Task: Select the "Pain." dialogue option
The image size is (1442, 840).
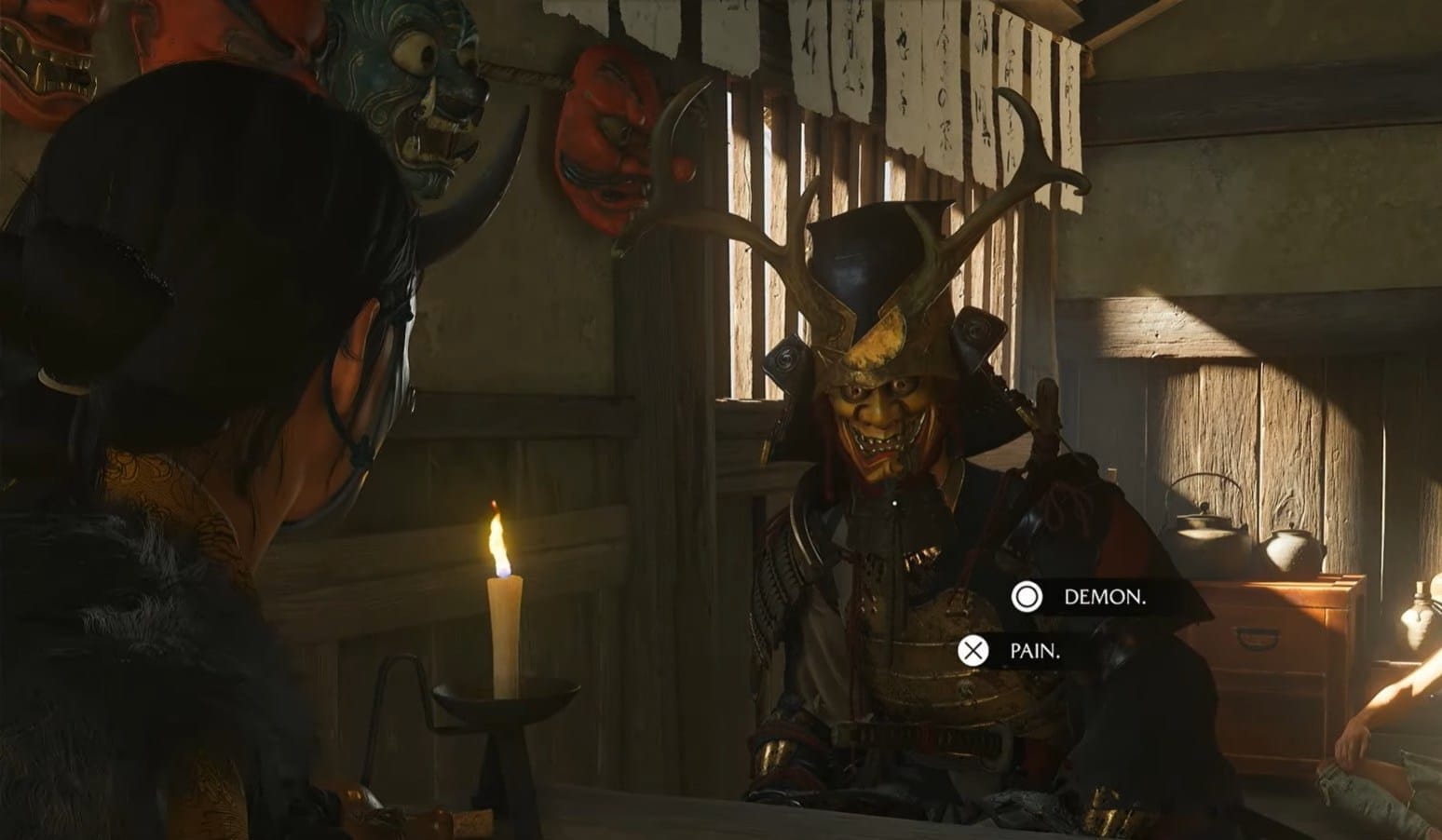Action: (x=1034, y=651)
